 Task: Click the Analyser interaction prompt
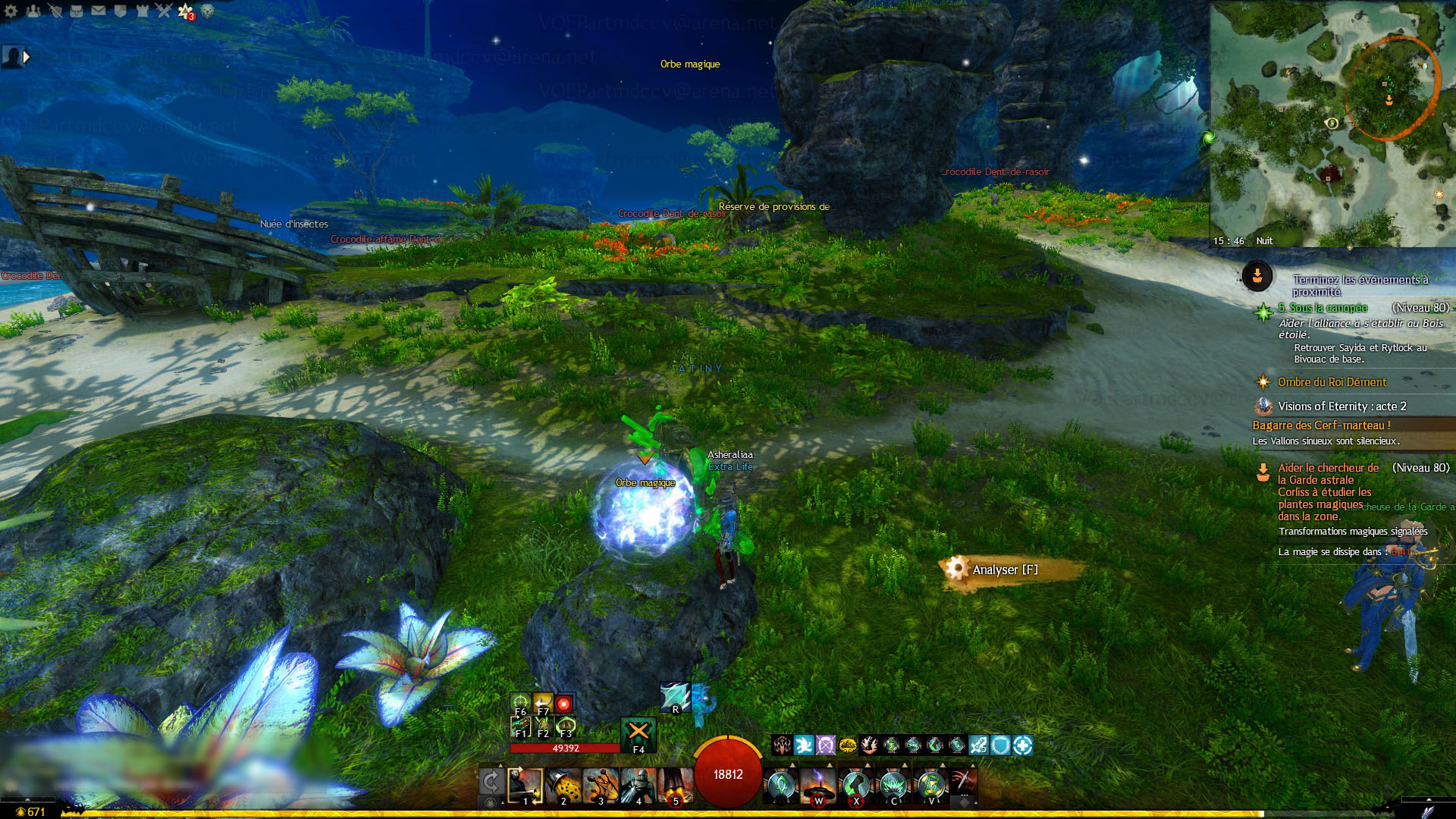click(x=1005, y=570)
